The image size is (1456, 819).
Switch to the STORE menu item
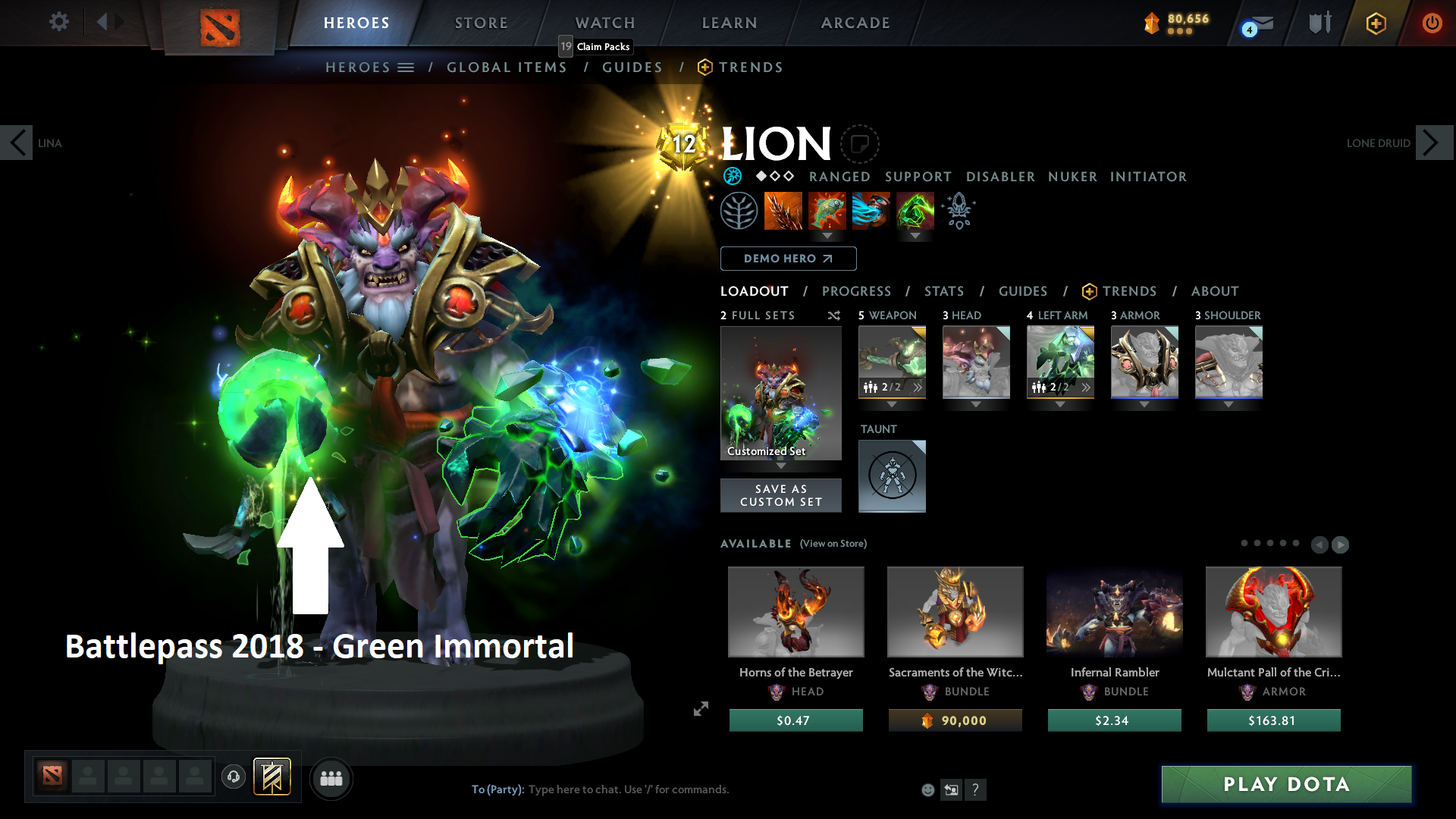pos(481,23)
